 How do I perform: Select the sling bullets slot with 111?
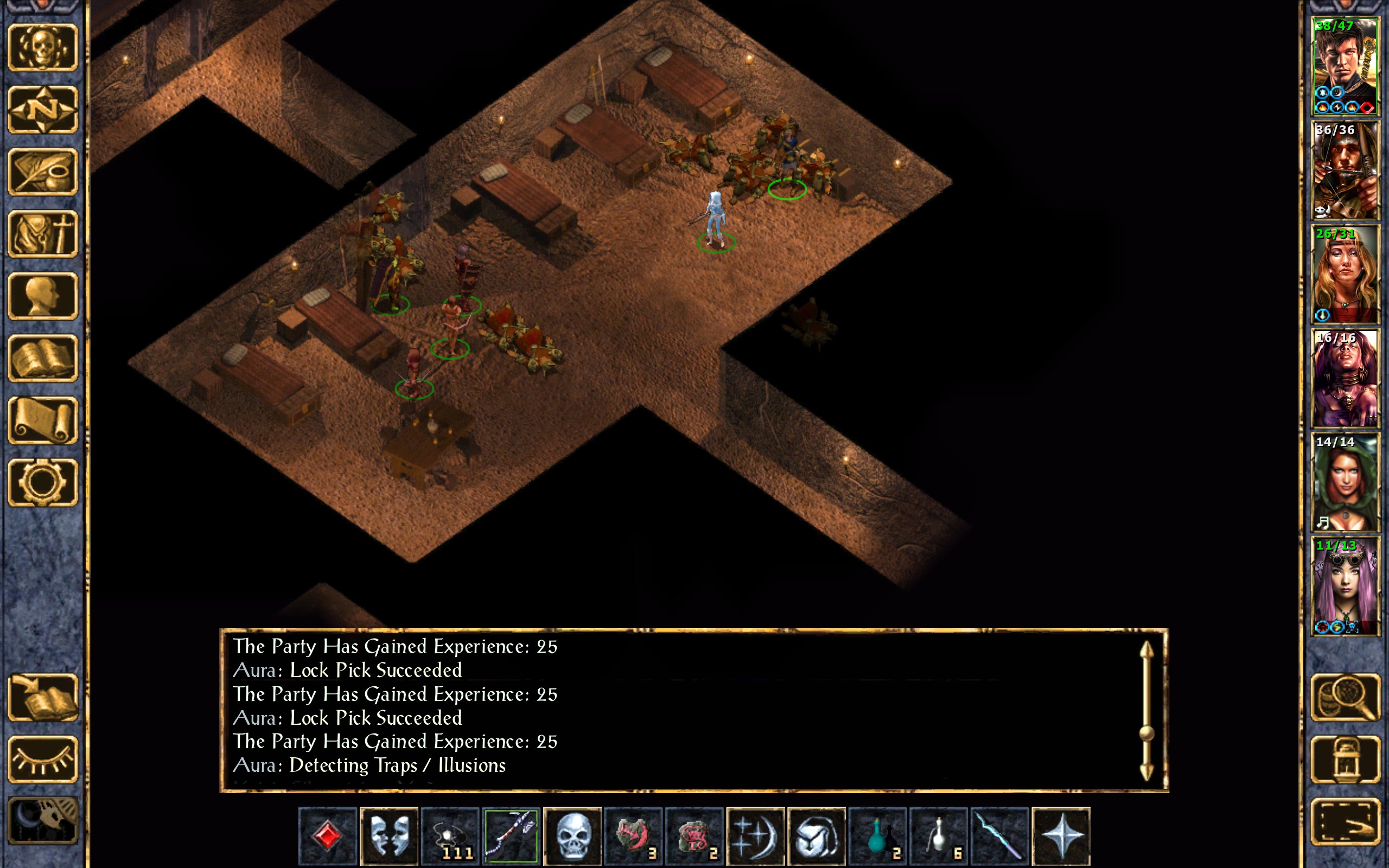(x=450, y=836)
